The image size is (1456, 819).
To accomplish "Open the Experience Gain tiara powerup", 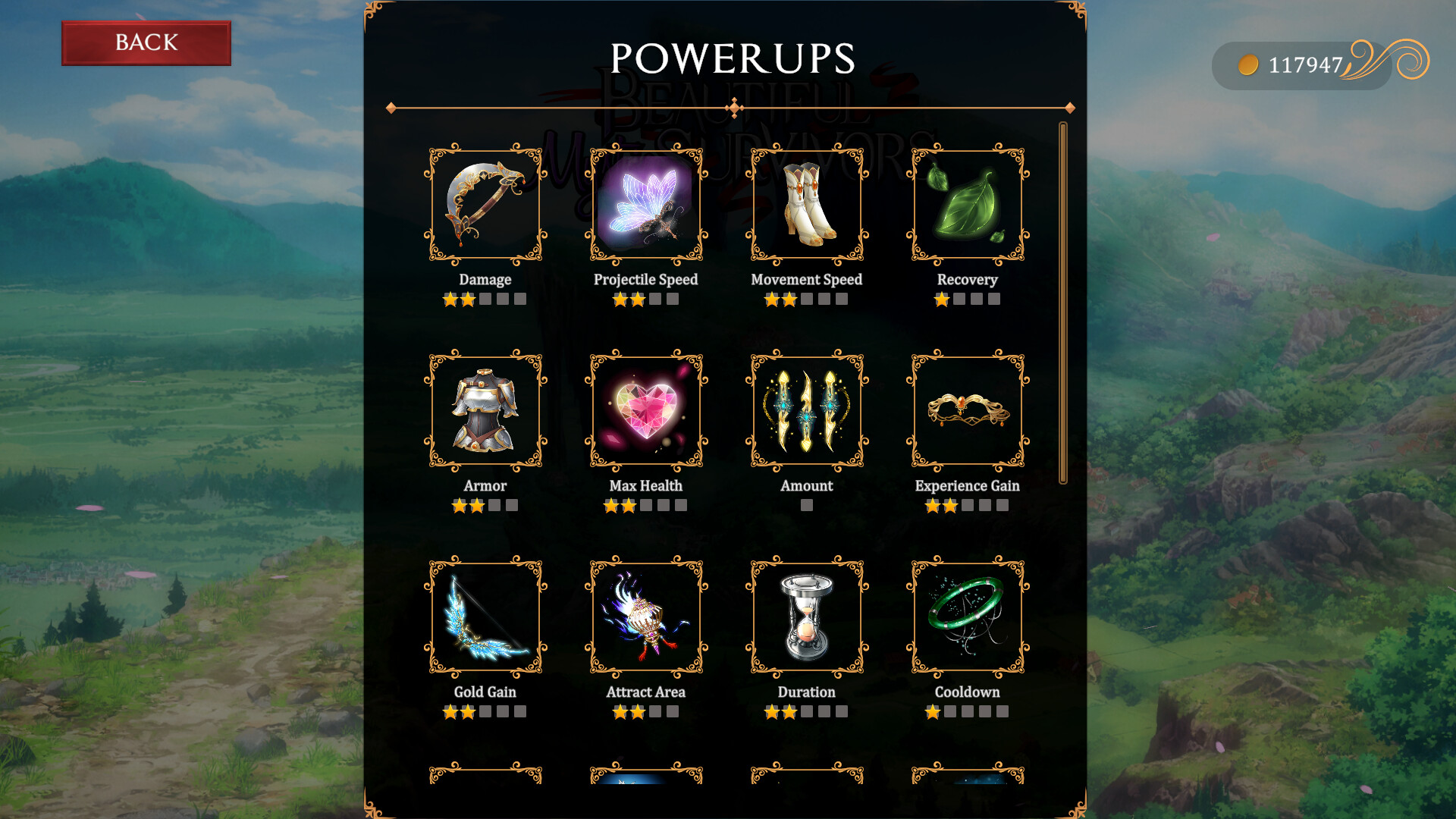I will (967, 412).
